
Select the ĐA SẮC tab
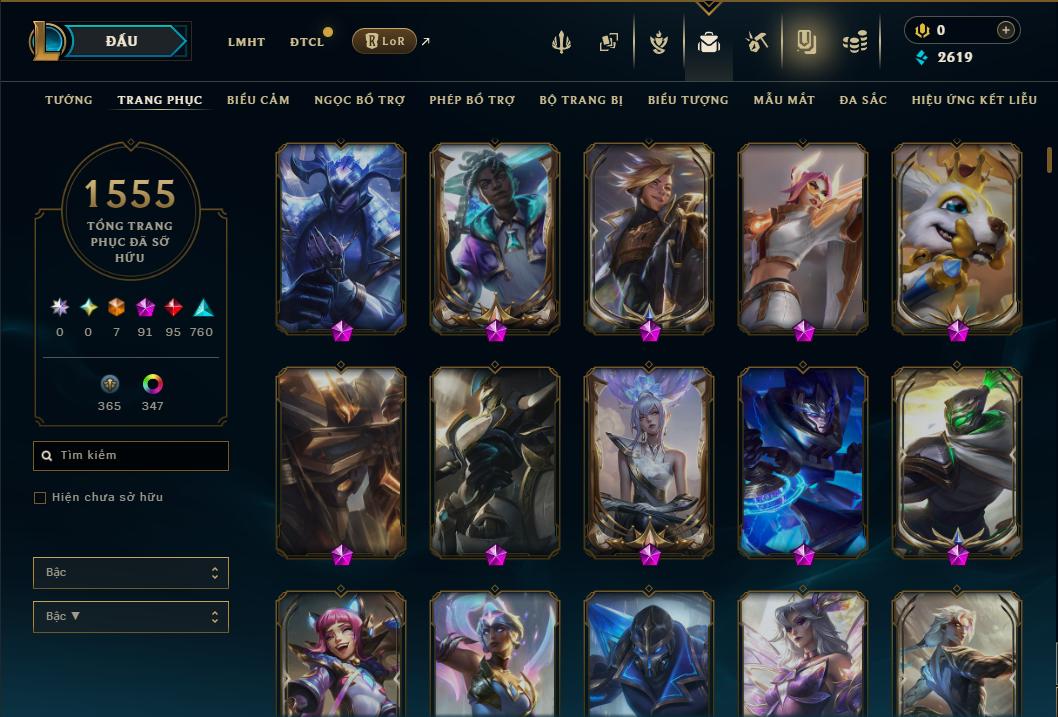tap(863, 100)
